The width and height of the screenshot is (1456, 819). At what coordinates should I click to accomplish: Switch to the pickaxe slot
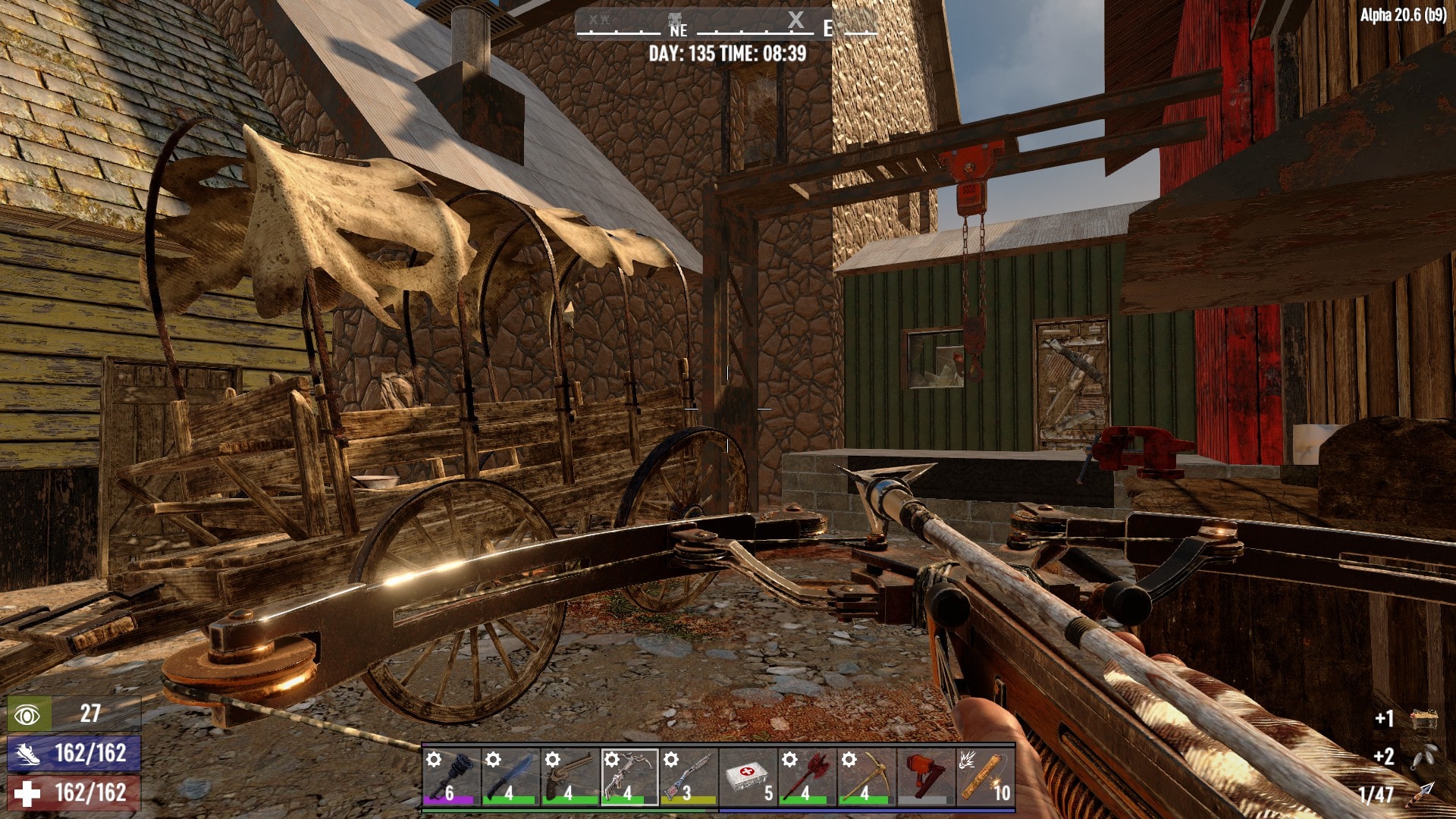866,776
